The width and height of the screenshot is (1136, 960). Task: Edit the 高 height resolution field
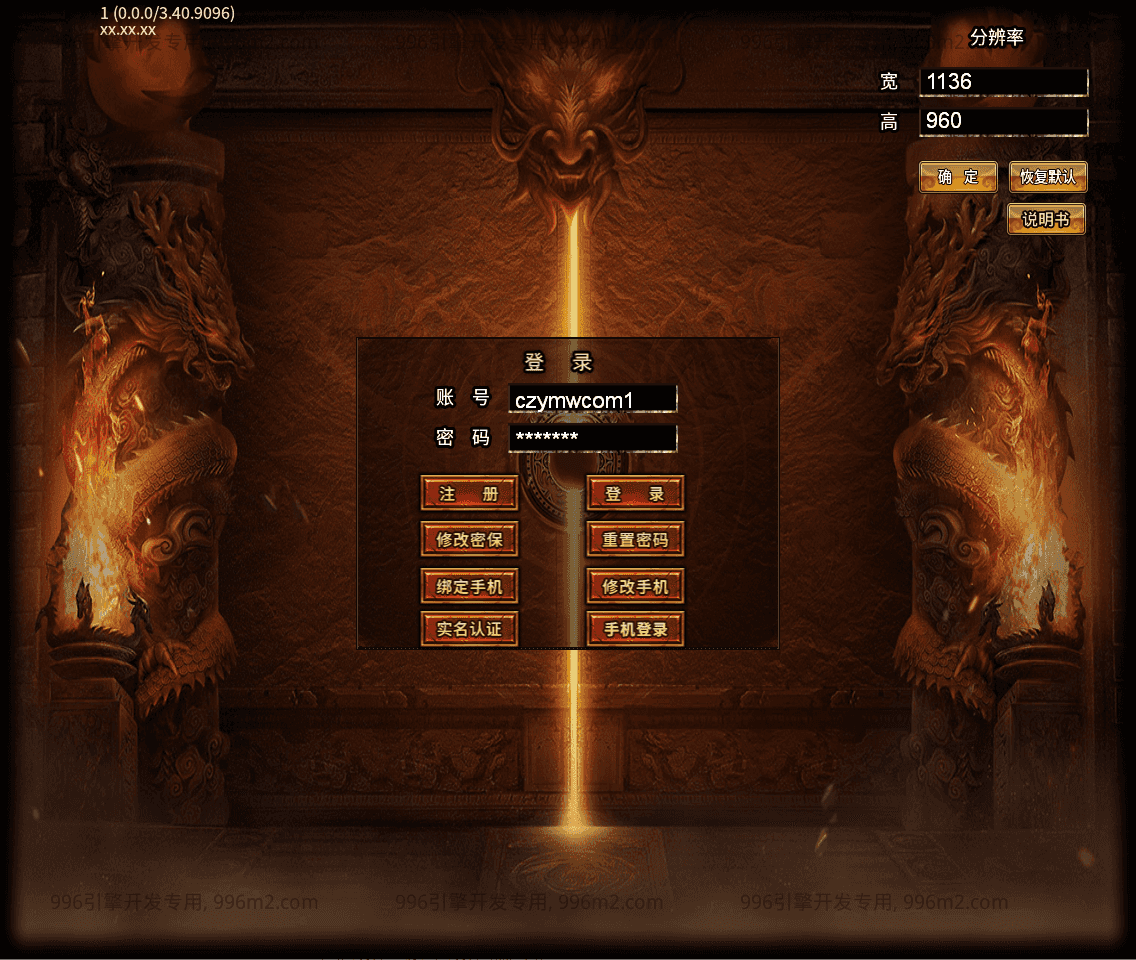click(1003, 121)
